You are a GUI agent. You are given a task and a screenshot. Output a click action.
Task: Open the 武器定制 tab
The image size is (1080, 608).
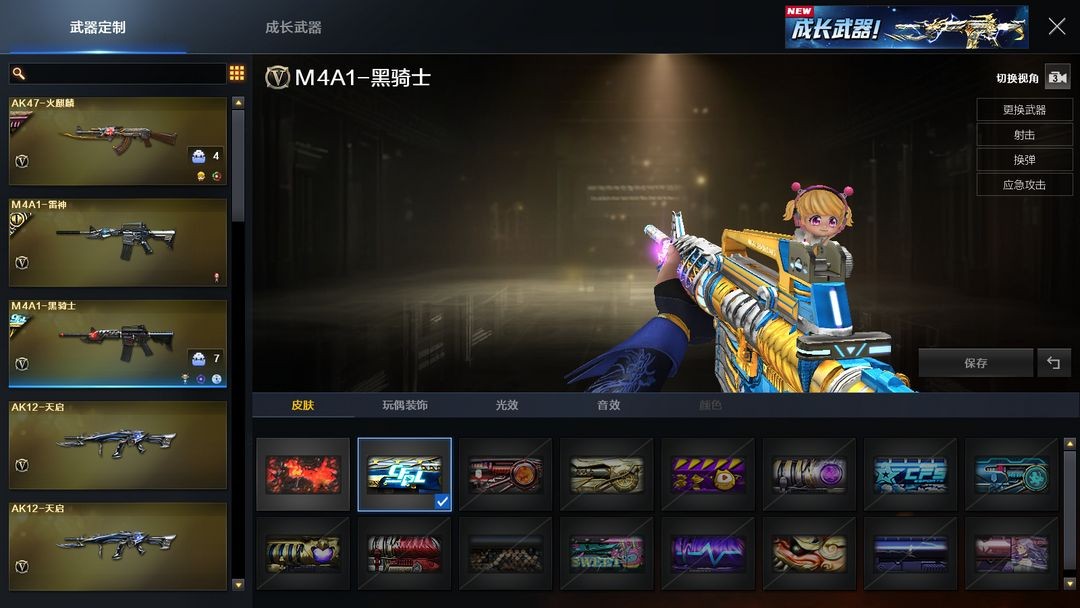tap(98, 27)
